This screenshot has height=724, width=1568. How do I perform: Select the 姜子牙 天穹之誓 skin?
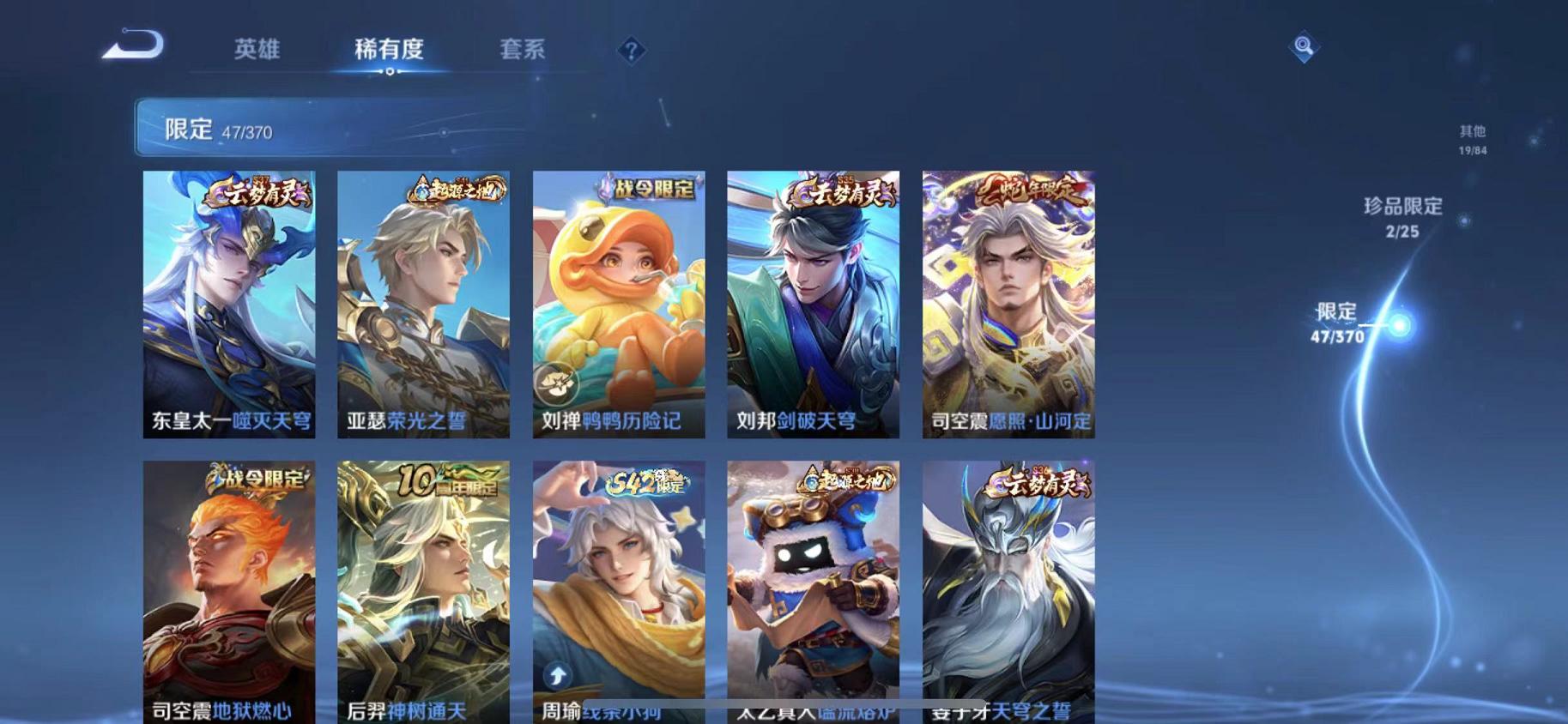coord(1008,592)
